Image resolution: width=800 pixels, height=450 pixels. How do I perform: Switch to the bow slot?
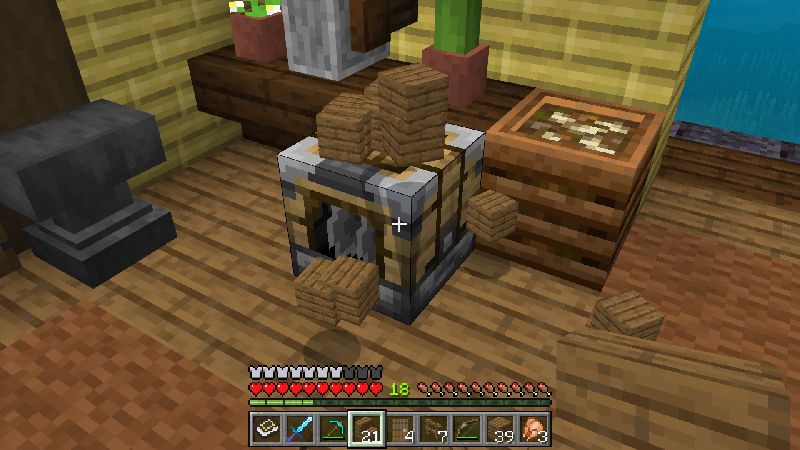click(x=467, y=429)
